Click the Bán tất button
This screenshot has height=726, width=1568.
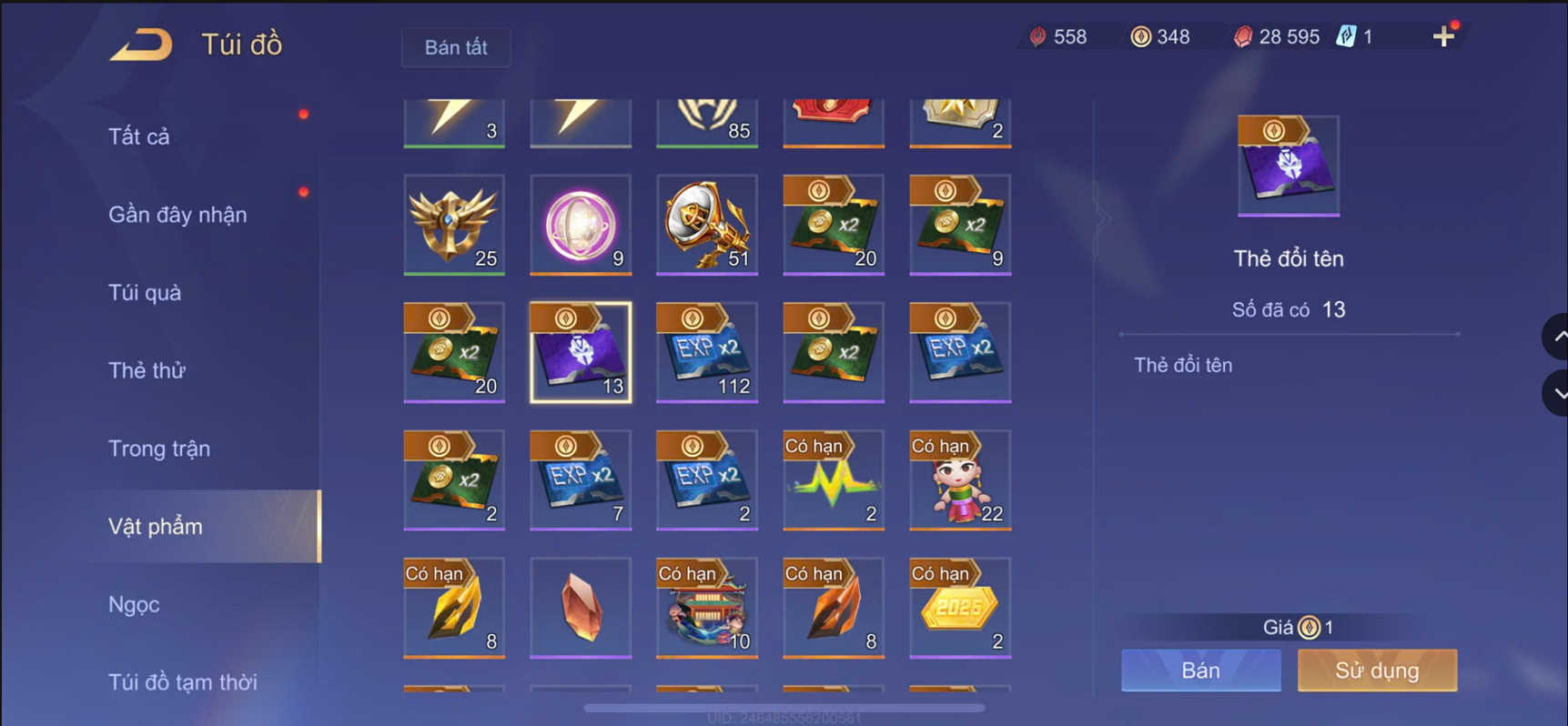[456, 47]
